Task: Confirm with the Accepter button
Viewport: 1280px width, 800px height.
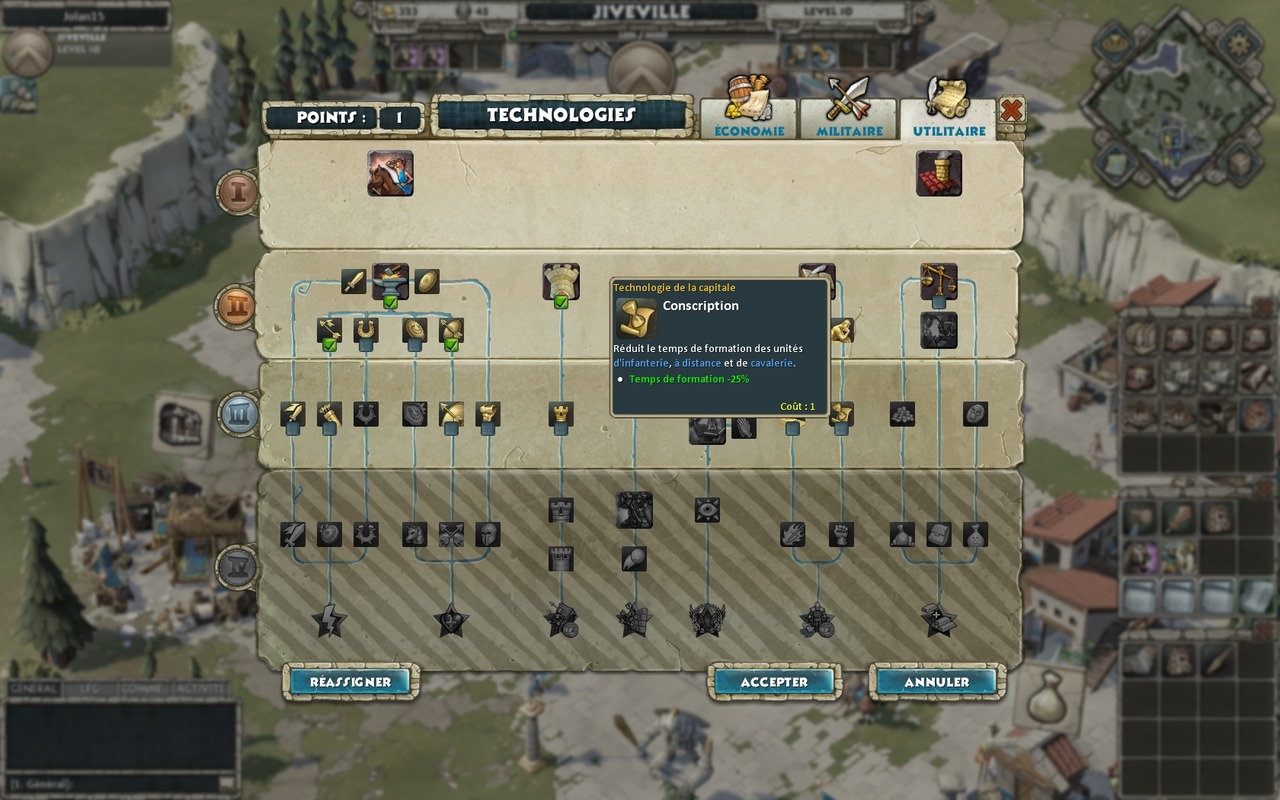Action: [774, 682]
